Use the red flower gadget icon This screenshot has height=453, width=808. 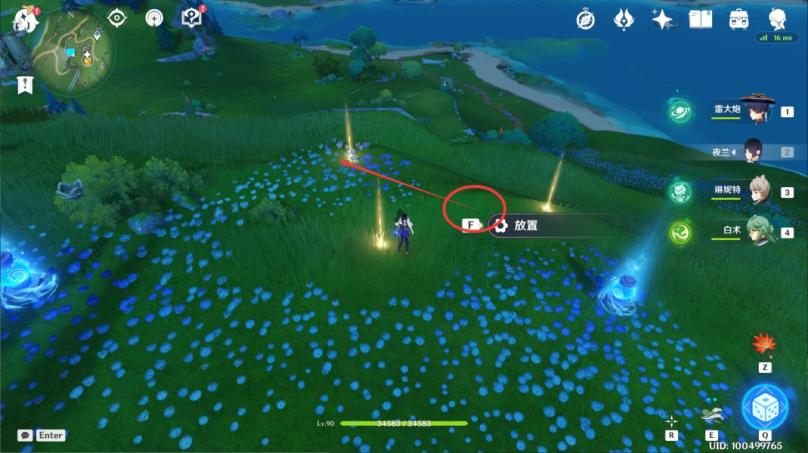pos(765,345)
